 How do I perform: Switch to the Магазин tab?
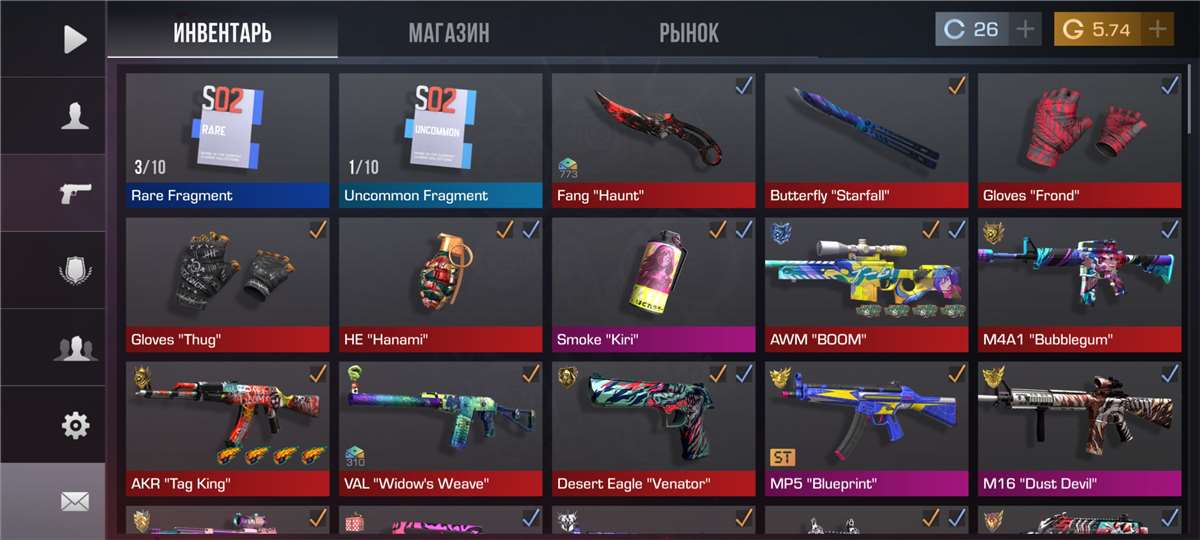pos(449,32)
